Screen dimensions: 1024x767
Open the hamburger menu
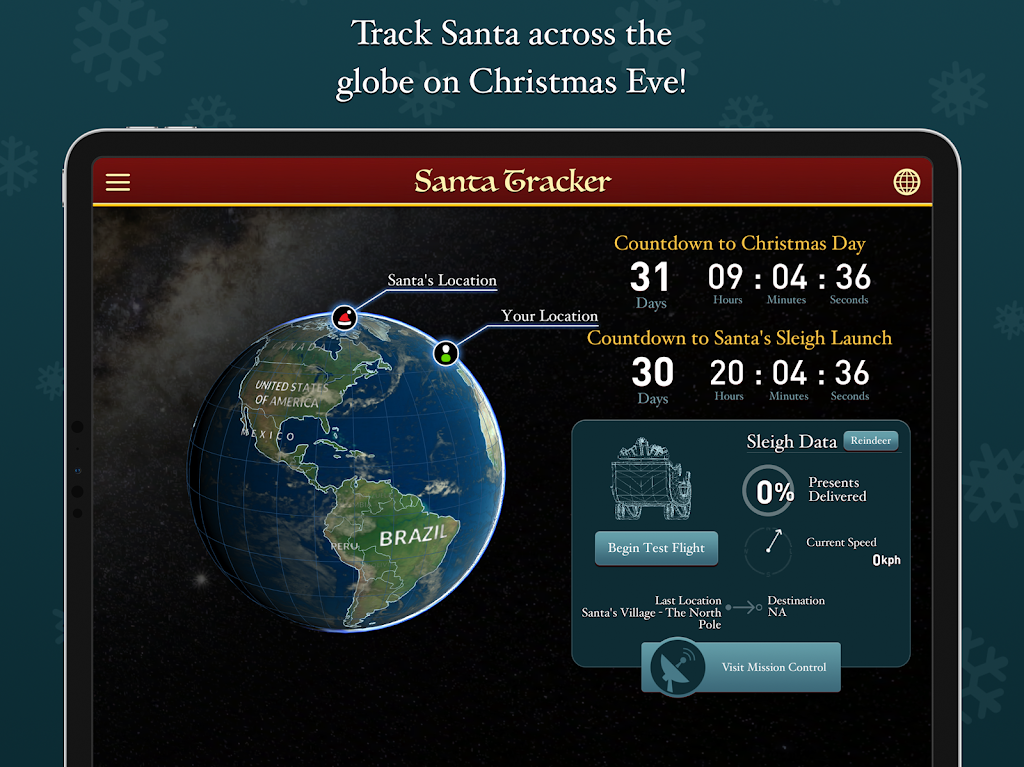(x=118, y=182)
